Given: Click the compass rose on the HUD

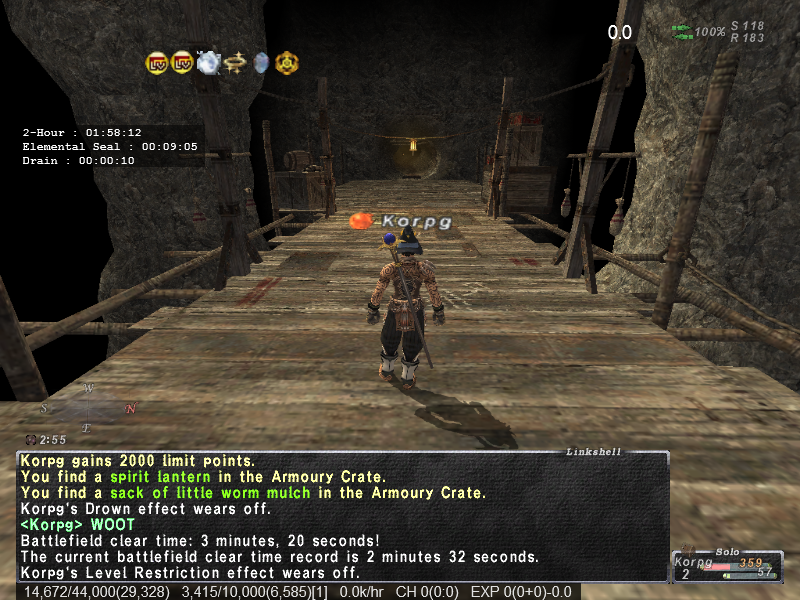Looking at the screenshot, I should click(88, 407).
